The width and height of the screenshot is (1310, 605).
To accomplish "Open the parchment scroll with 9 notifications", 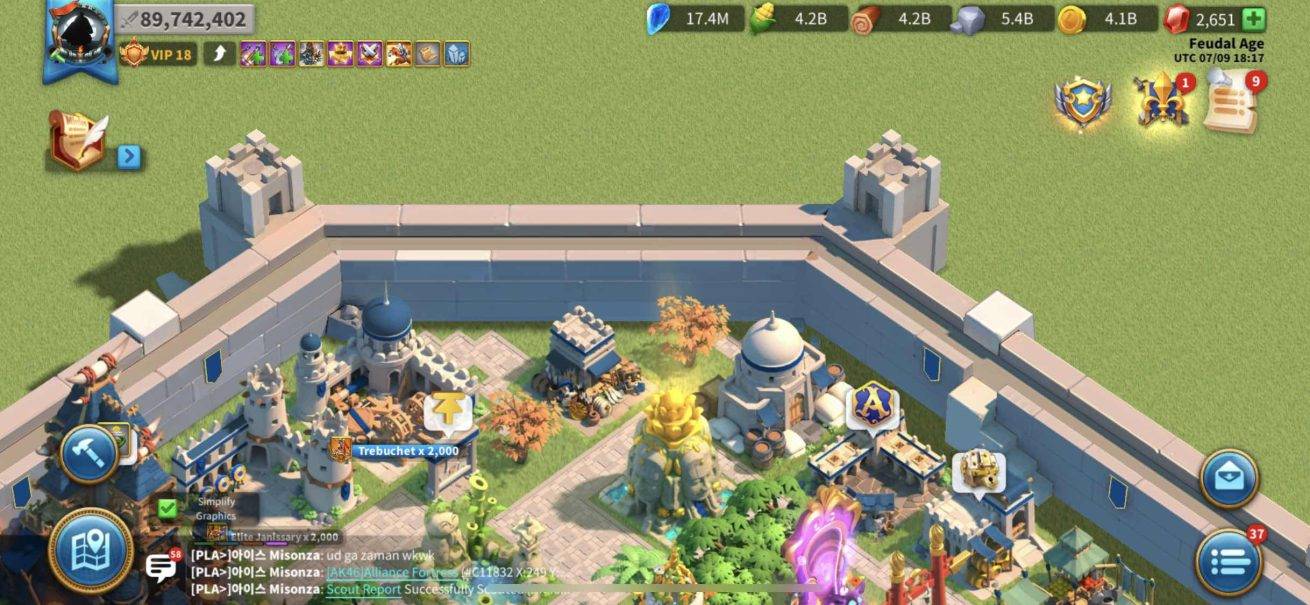I will 1230,101.
